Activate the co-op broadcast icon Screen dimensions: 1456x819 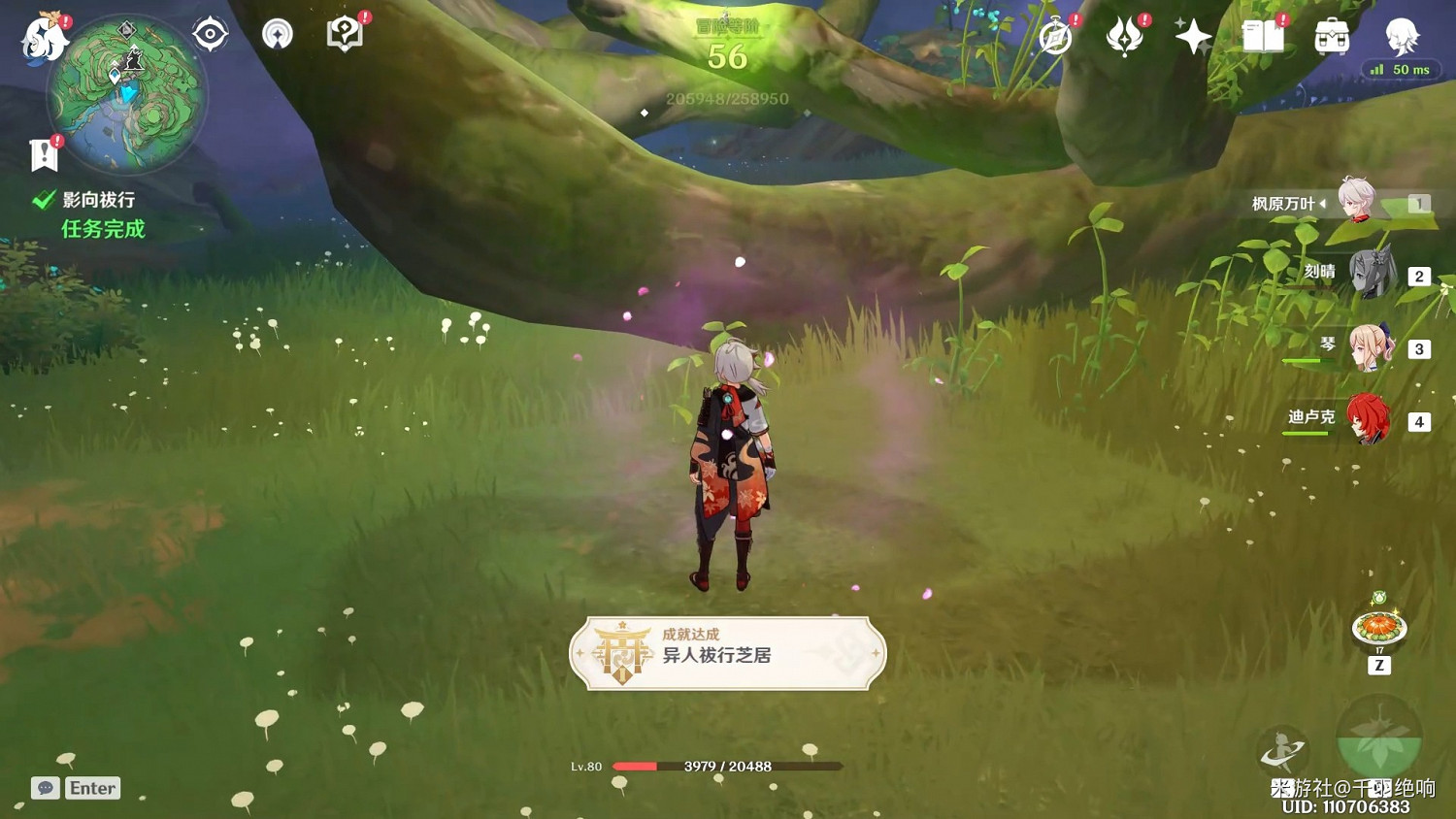(x=278, y=34)
